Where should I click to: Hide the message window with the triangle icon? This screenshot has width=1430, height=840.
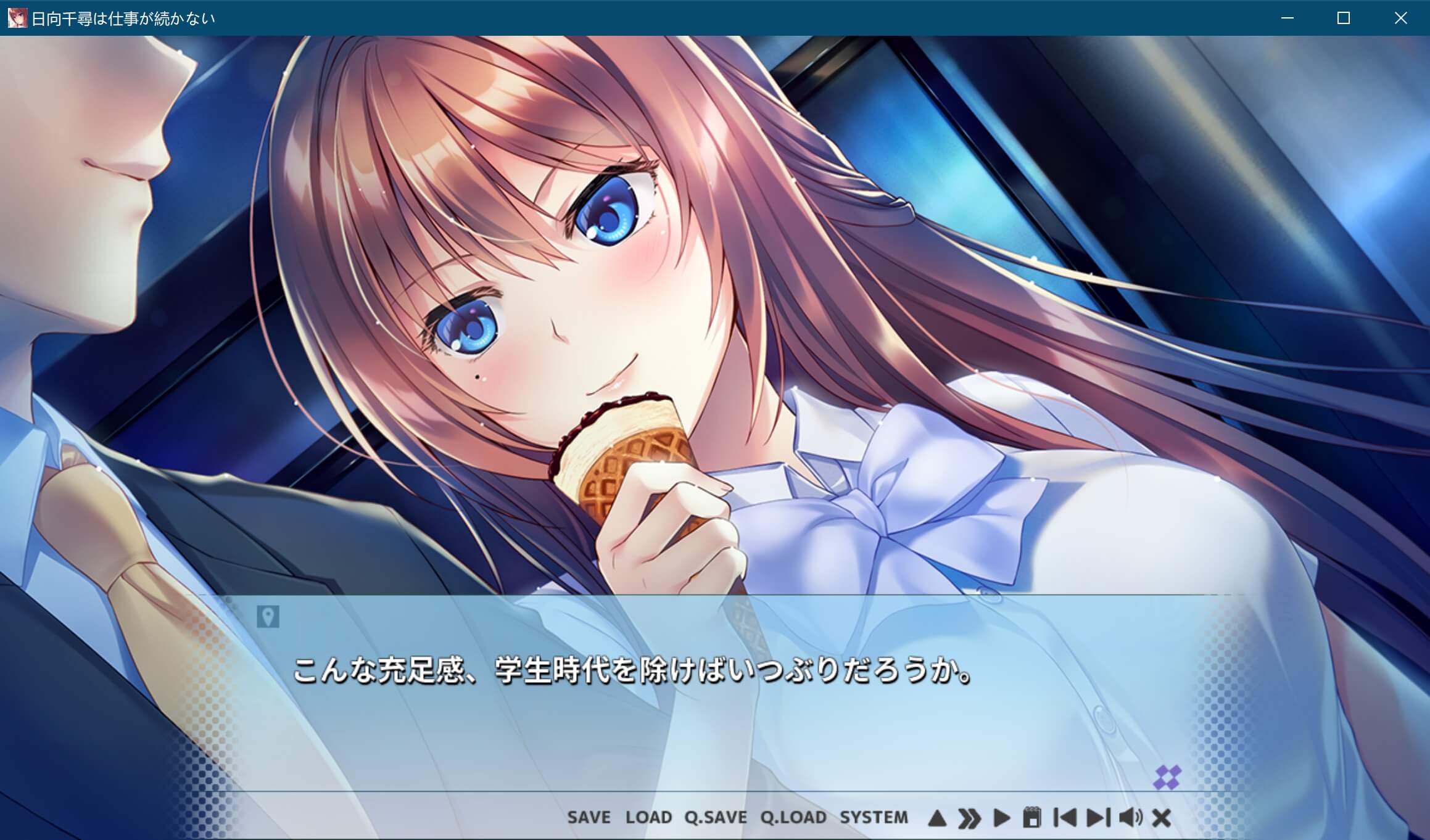[x=936, y=817]
